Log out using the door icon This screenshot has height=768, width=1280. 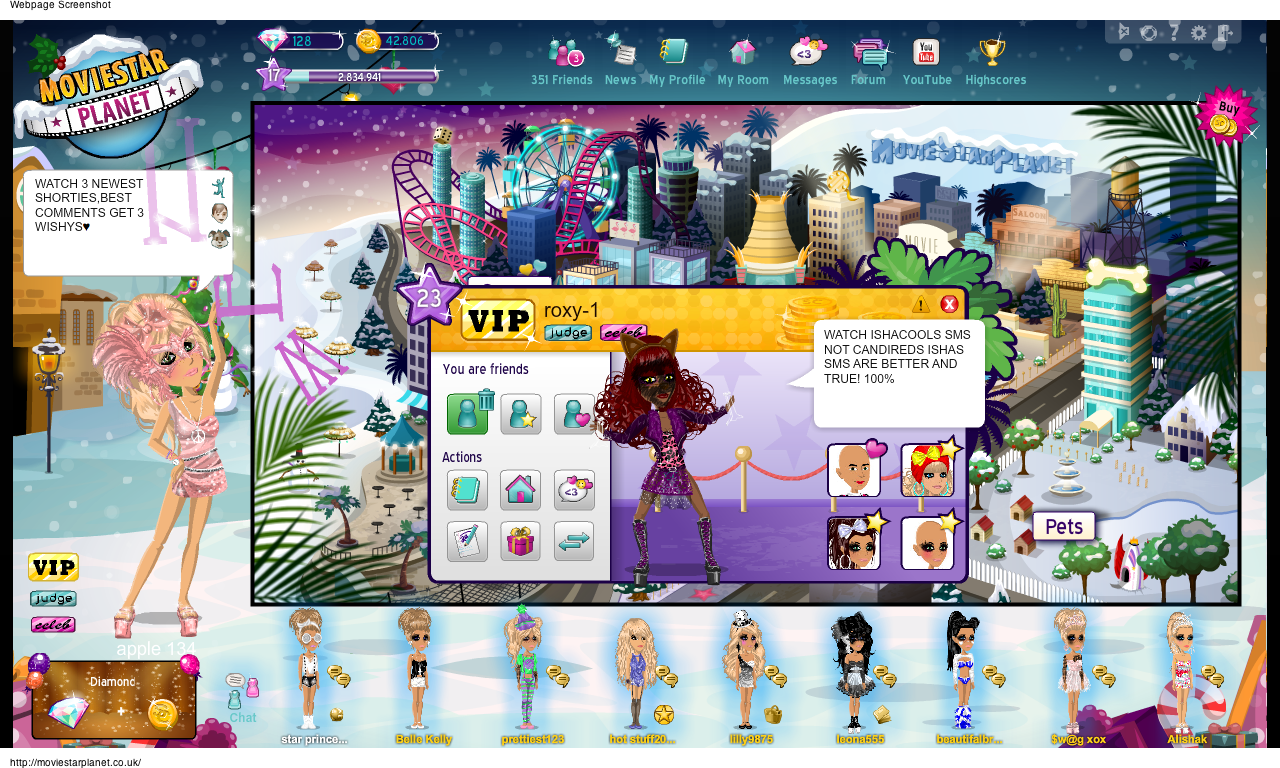tap(1224, 33)
